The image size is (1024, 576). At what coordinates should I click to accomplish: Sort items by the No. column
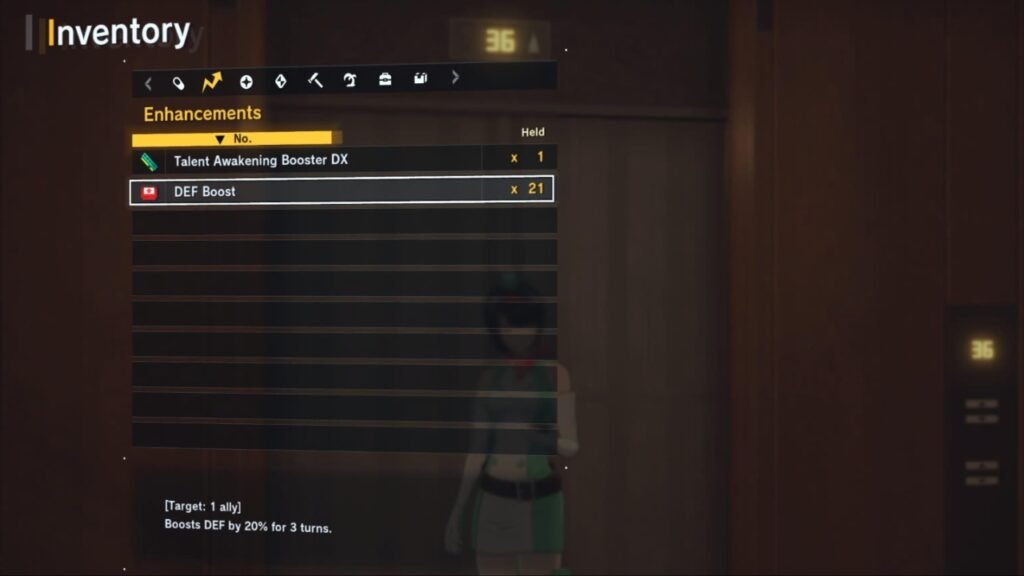[x=235, y=139]
